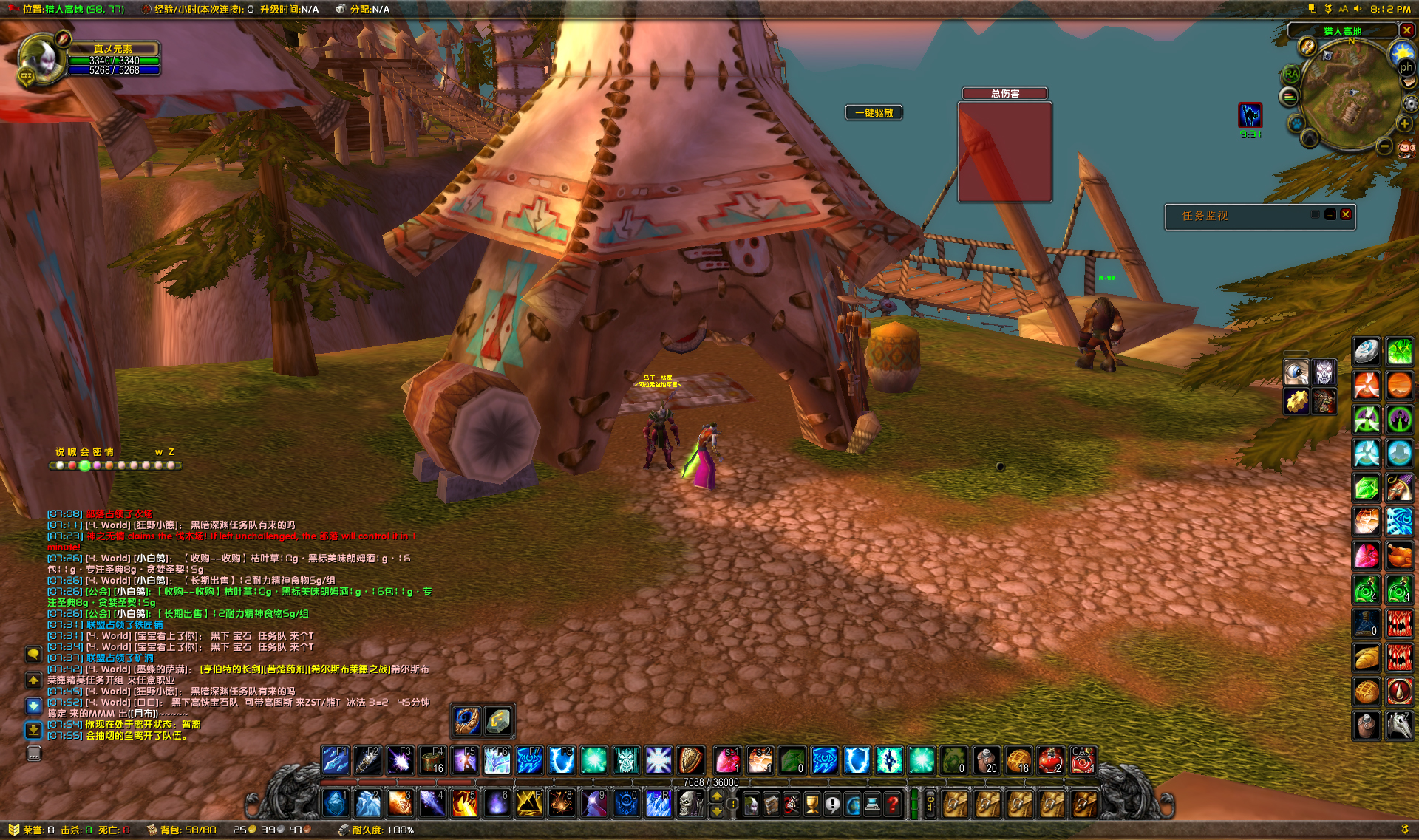Switch to the 会 guild chat tab

[84, 451]
